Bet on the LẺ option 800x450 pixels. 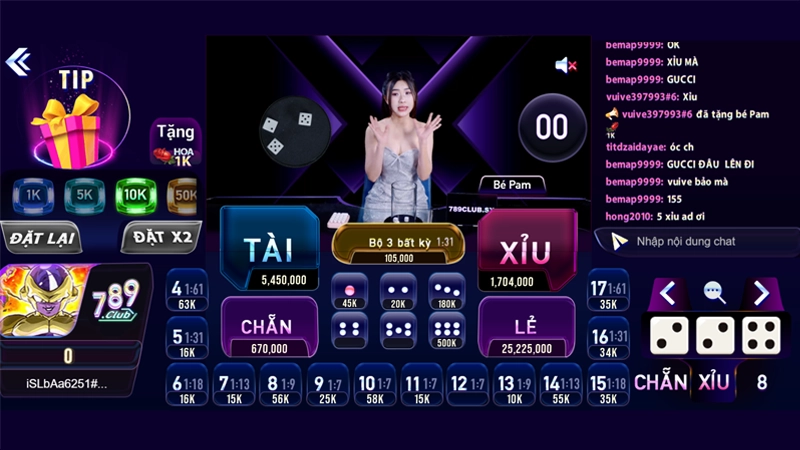(526, 327)
